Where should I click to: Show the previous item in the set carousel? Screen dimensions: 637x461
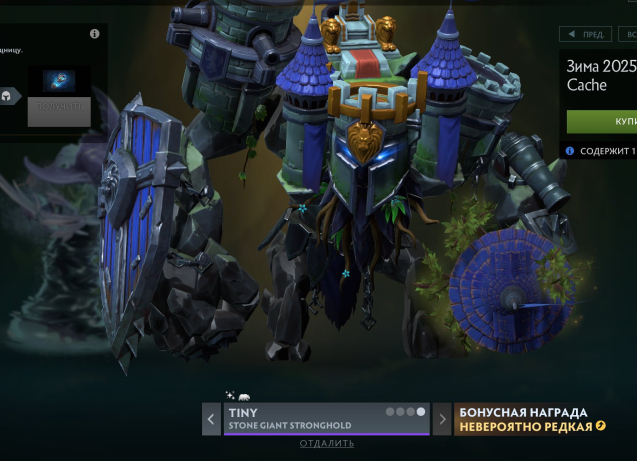(x=211, y=419)
